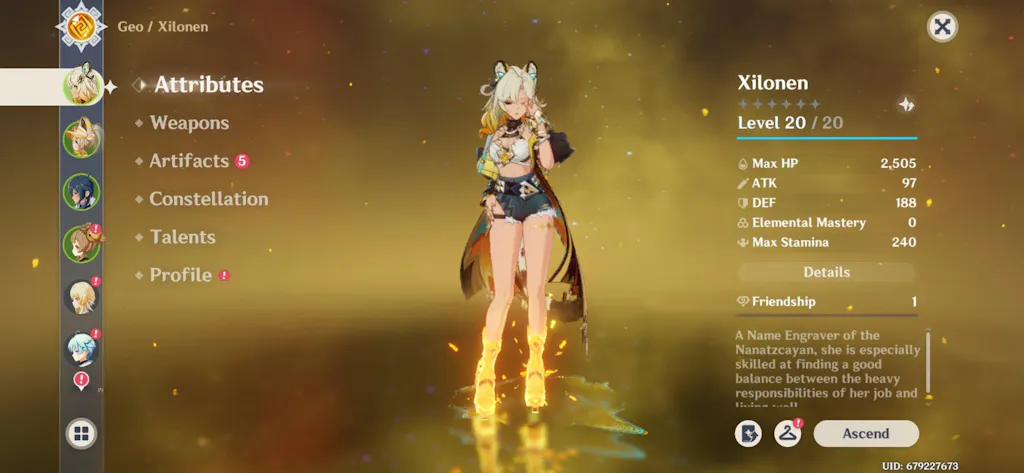The image size is (1024, 473).
Task: Select the blonde-haired character portrait
Action: (x=81, y=297)
